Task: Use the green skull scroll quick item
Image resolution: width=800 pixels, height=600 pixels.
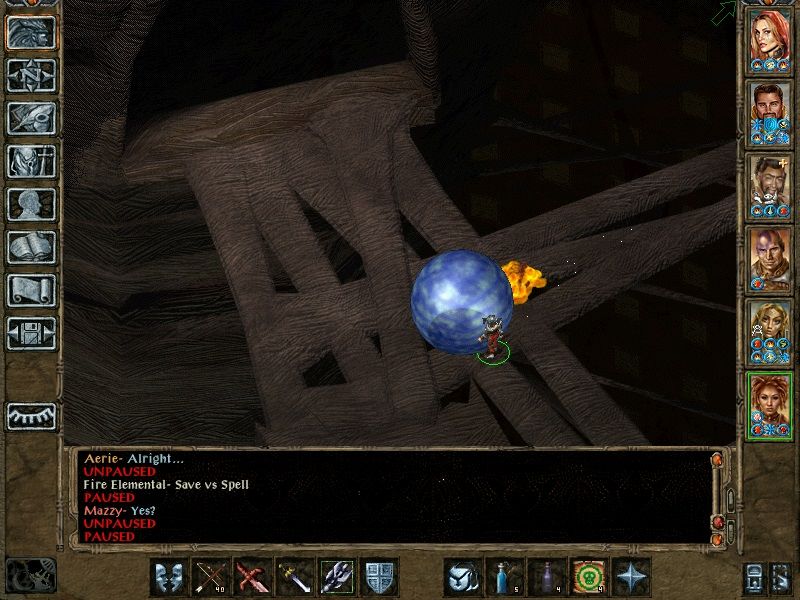Action: click(588, 578)
